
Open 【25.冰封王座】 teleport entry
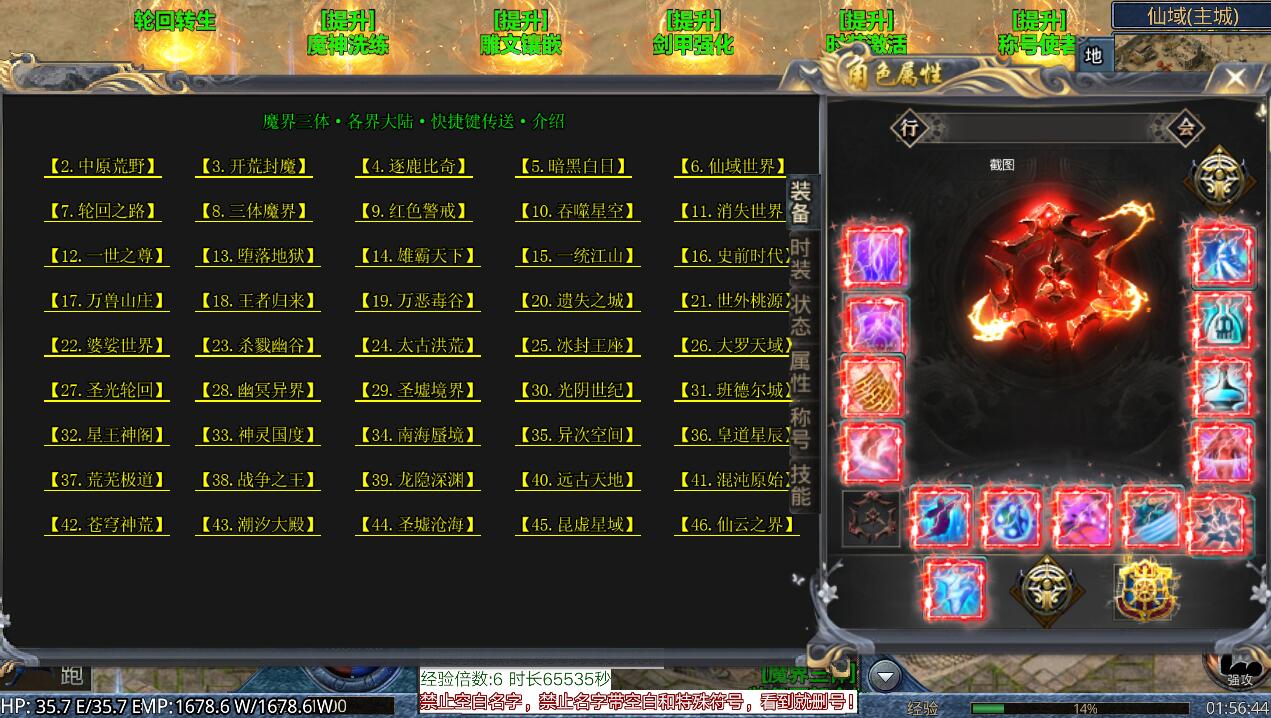pyautogui.click(x=577, y=346)
